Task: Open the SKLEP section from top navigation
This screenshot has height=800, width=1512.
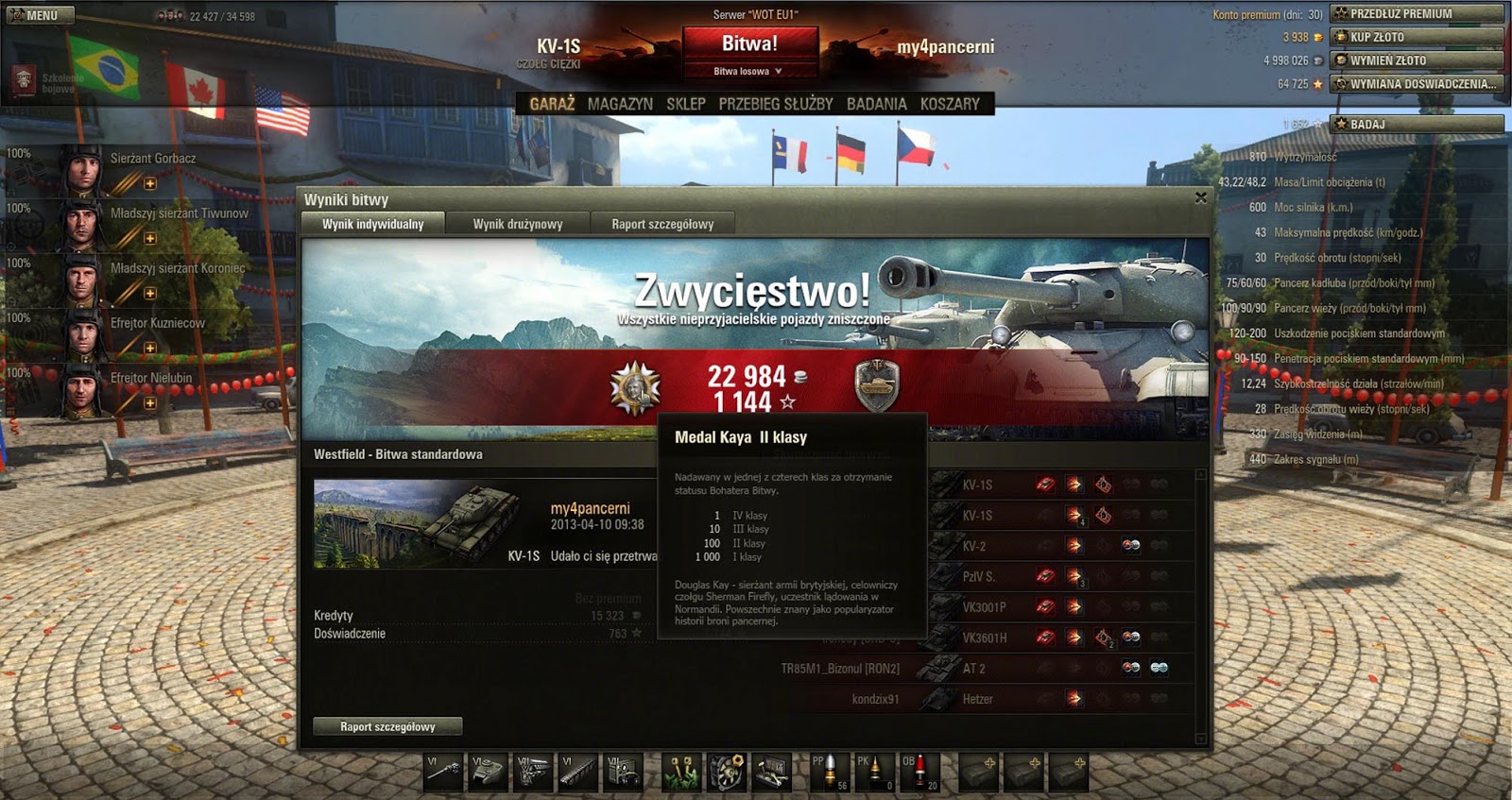Action: pyautogui.click(x=687, y=104)
